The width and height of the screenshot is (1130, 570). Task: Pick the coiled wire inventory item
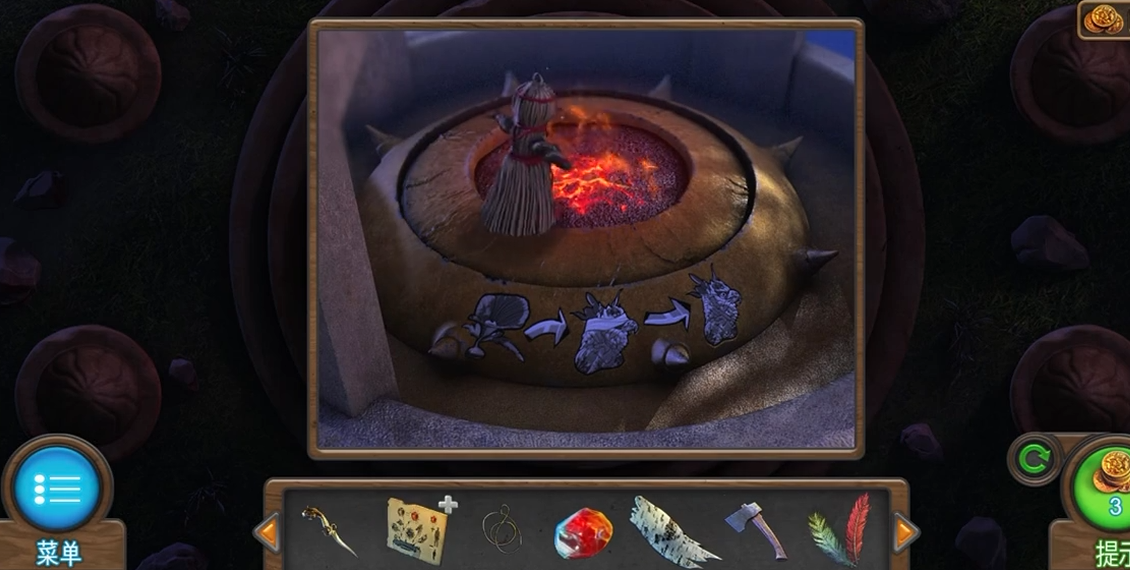(x=501, y=529)
